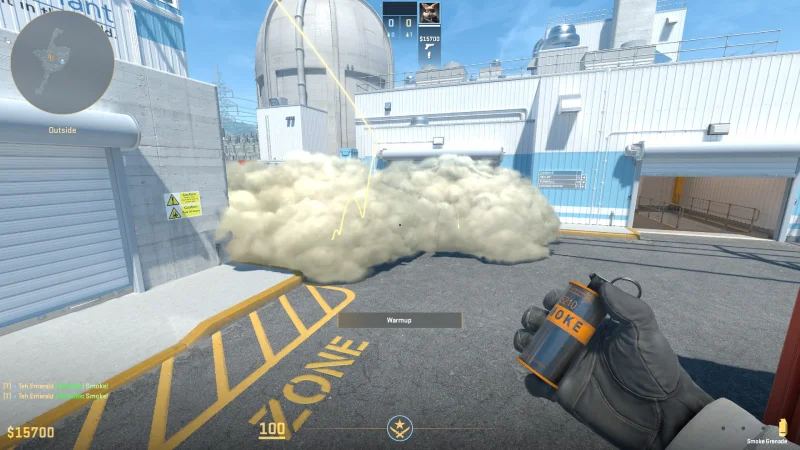Select the Smoke Grenade weapon icon

[x=782, y=427]
